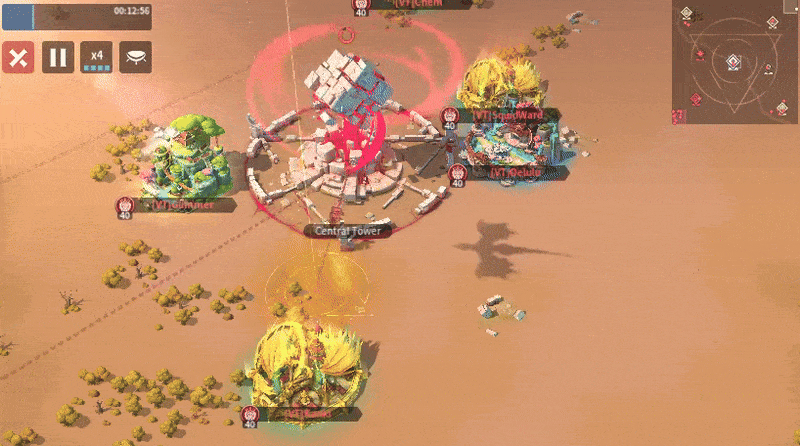
Task: Close the battle replay with the red X
Action: (x=17, y=57)
